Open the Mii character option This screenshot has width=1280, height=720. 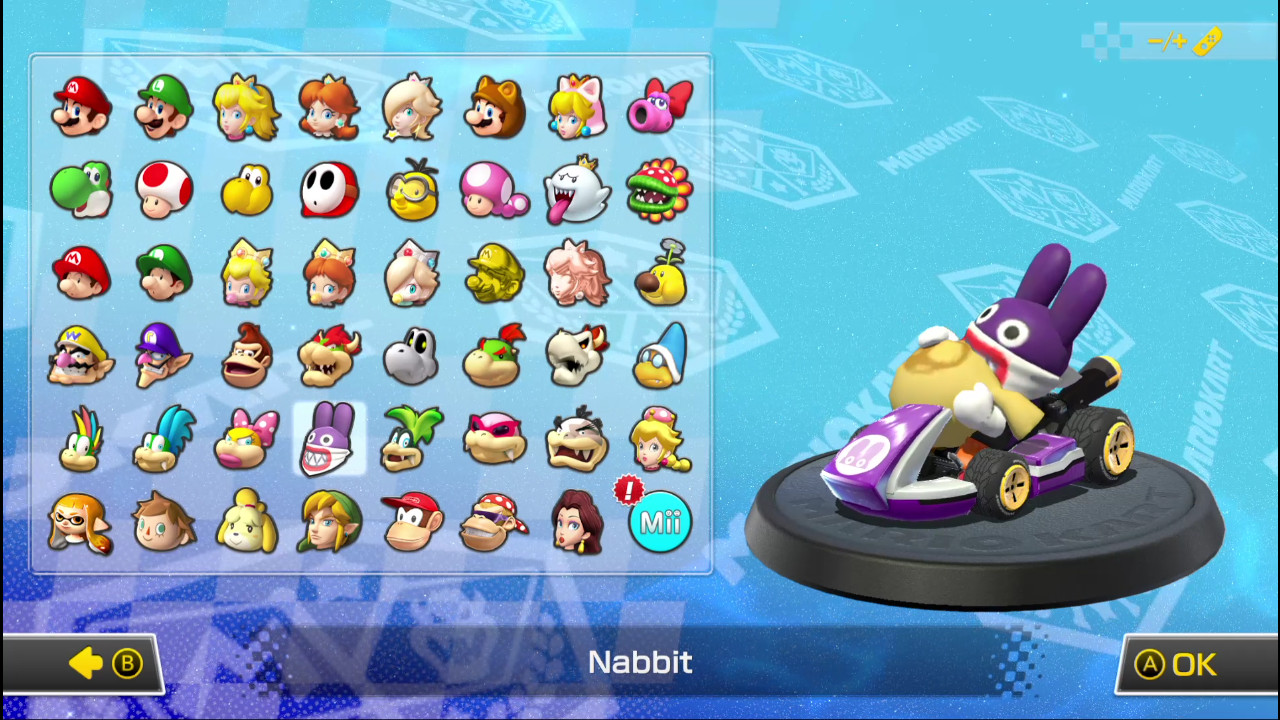(660, 521)
